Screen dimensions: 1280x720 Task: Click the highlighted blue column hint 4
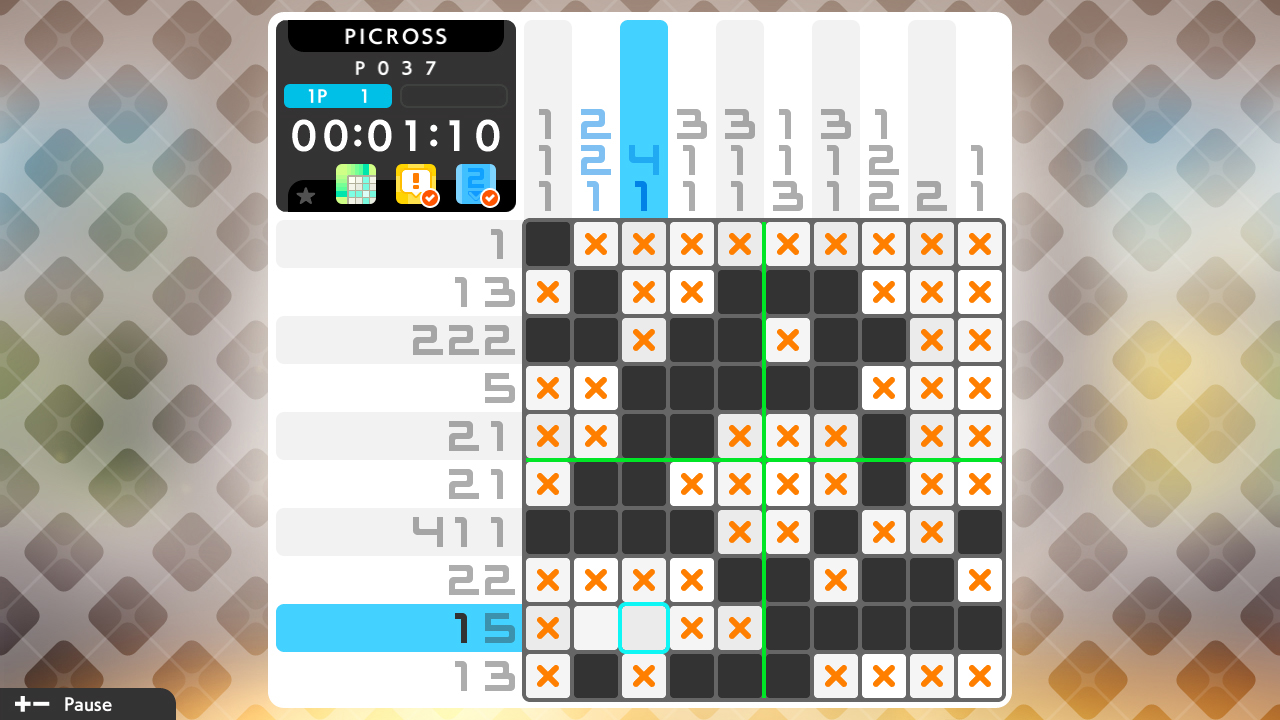(643, 157)
